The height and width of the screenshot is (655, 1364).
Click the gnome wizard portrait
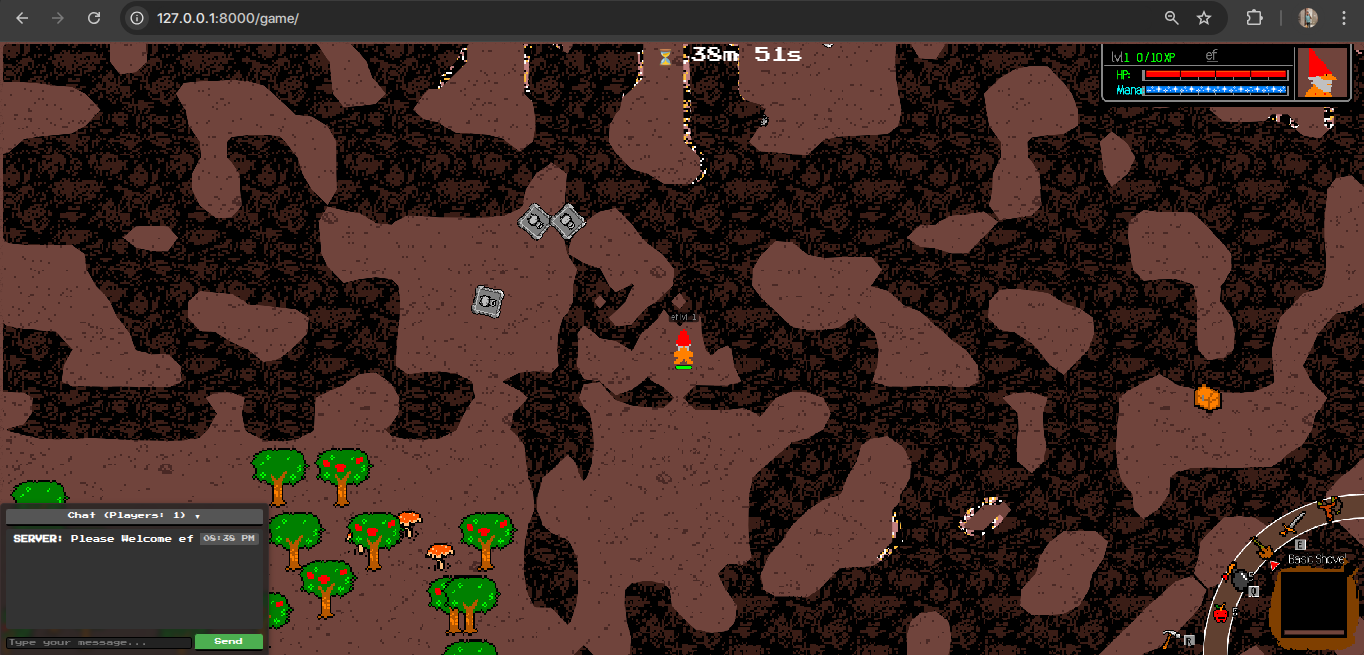[x=1322, y=73]
